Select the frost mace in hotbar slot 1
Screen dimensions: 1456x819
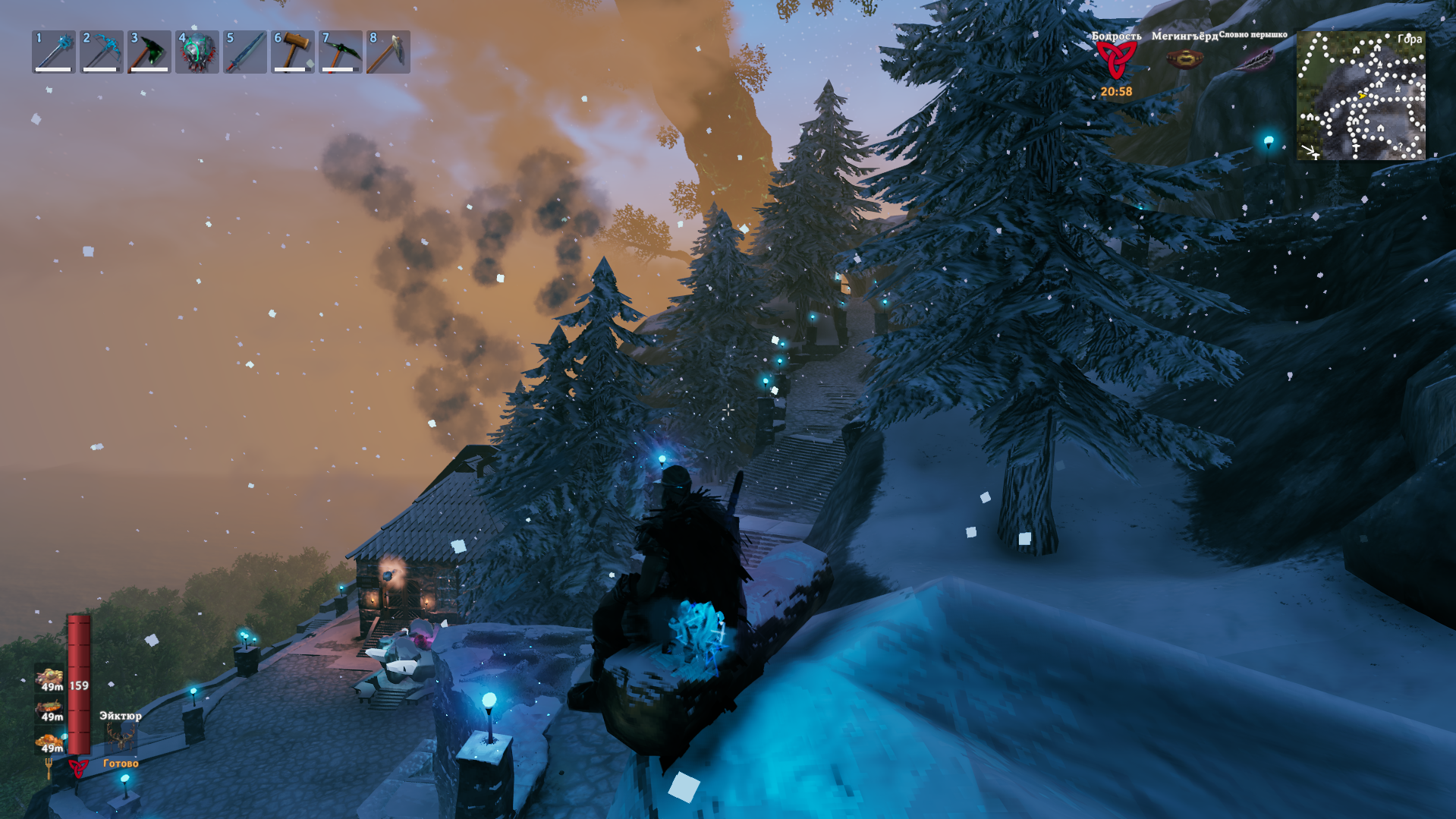(54, 52)
